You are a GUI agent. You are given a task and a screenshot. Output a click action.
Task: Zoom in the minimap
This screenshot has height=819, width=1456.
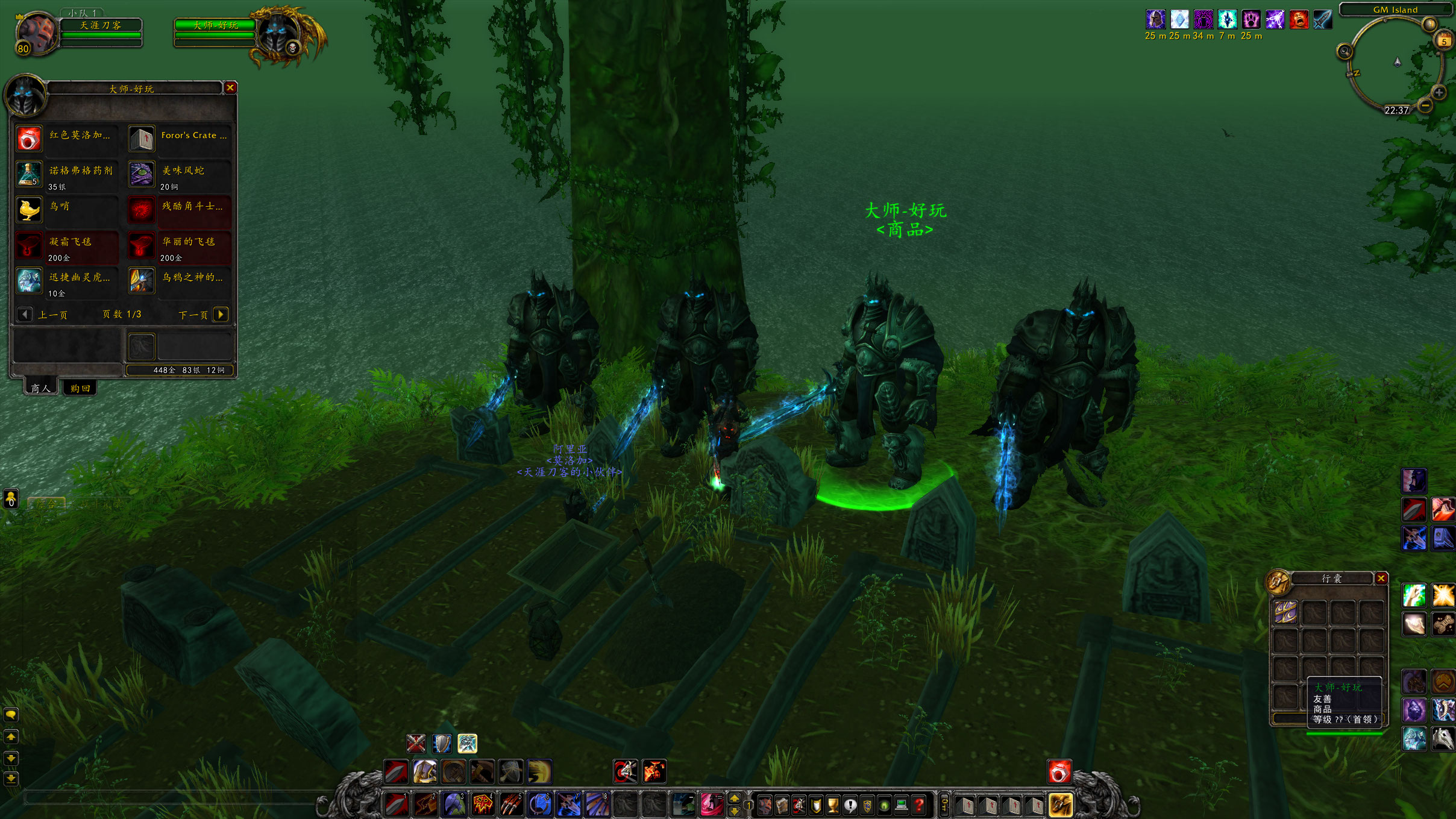pyautogui.click(x=1439, y=93)
